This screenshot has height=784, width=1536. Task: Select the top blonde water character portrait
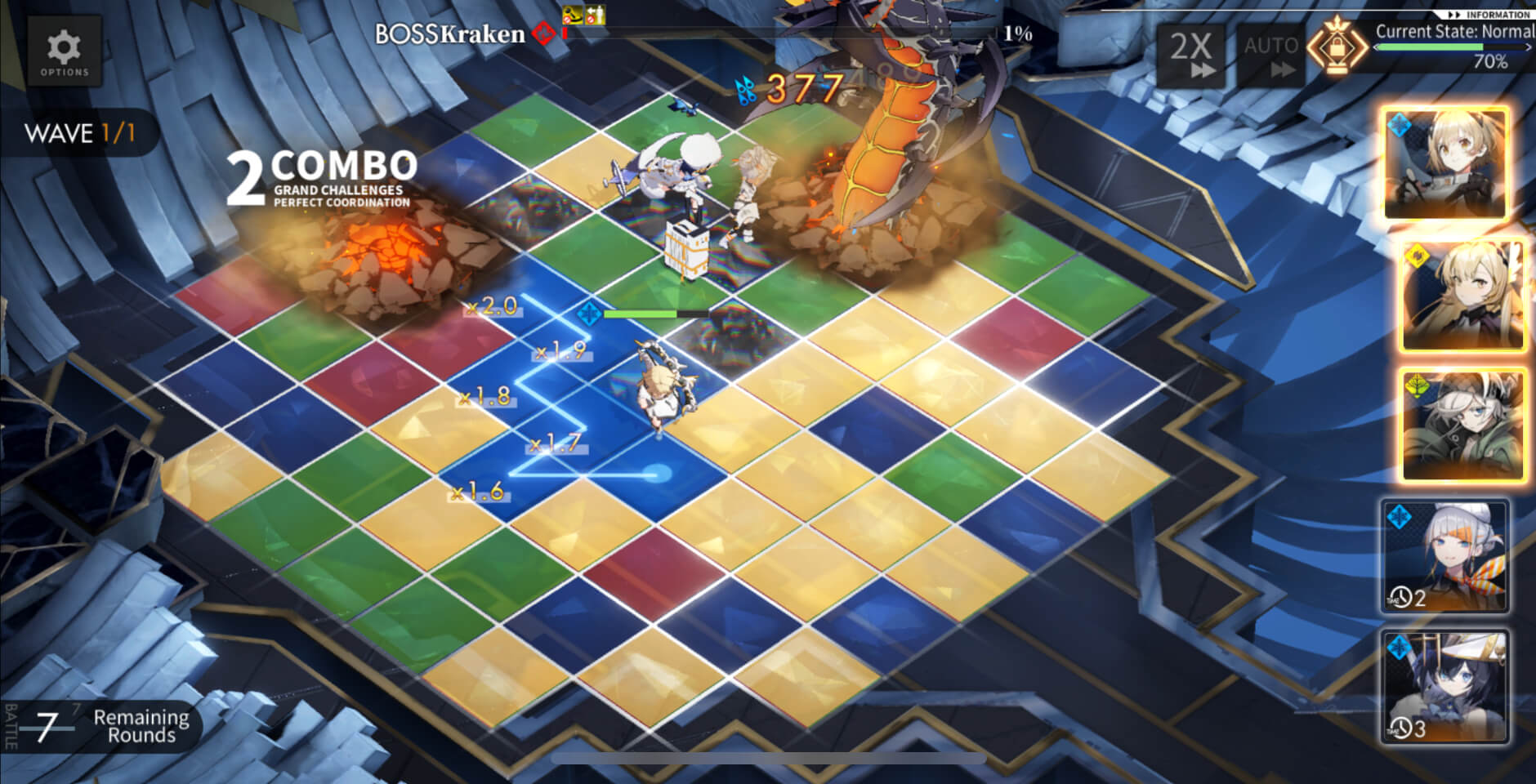(x=1445, y=164)
